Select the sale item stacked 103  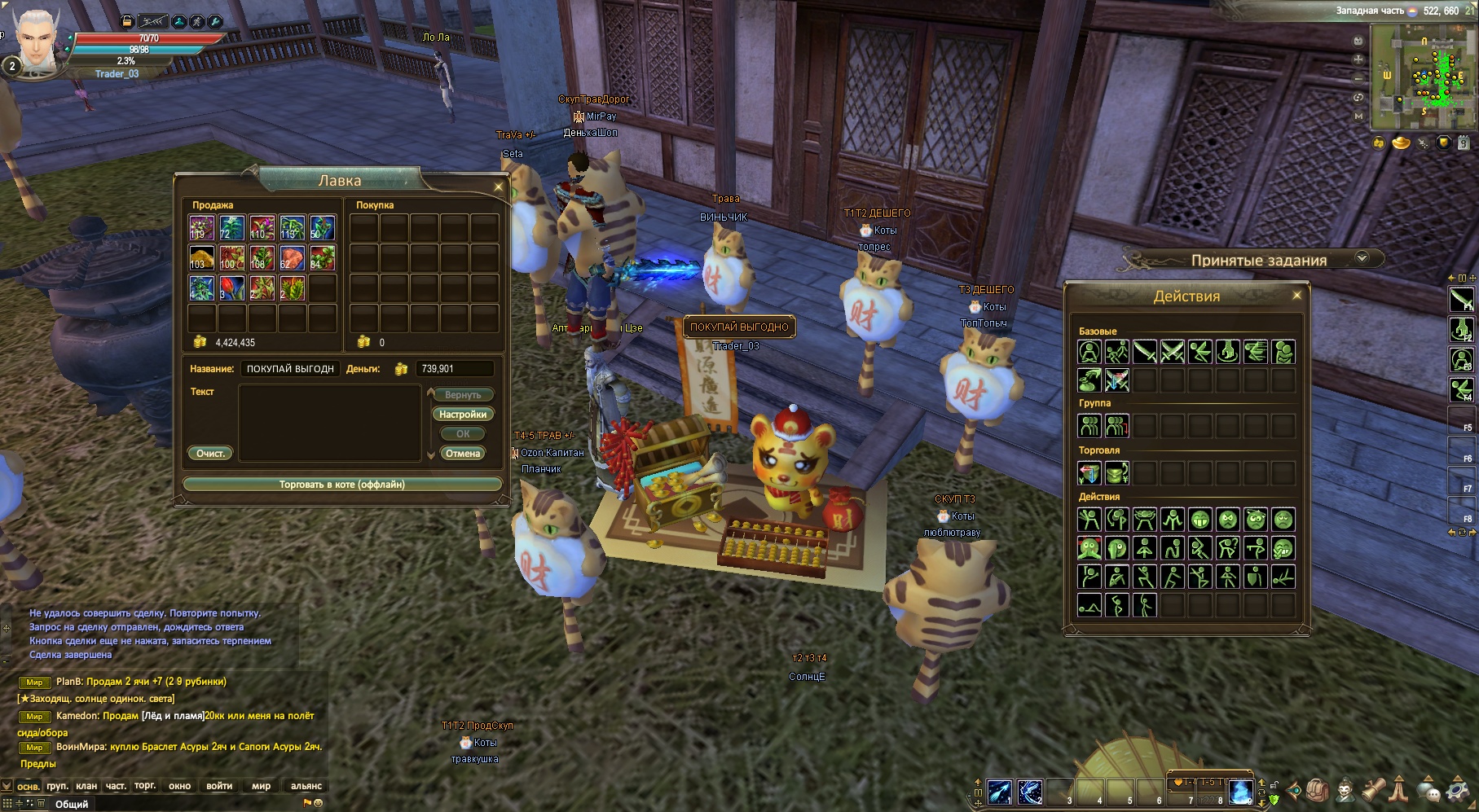201,258
